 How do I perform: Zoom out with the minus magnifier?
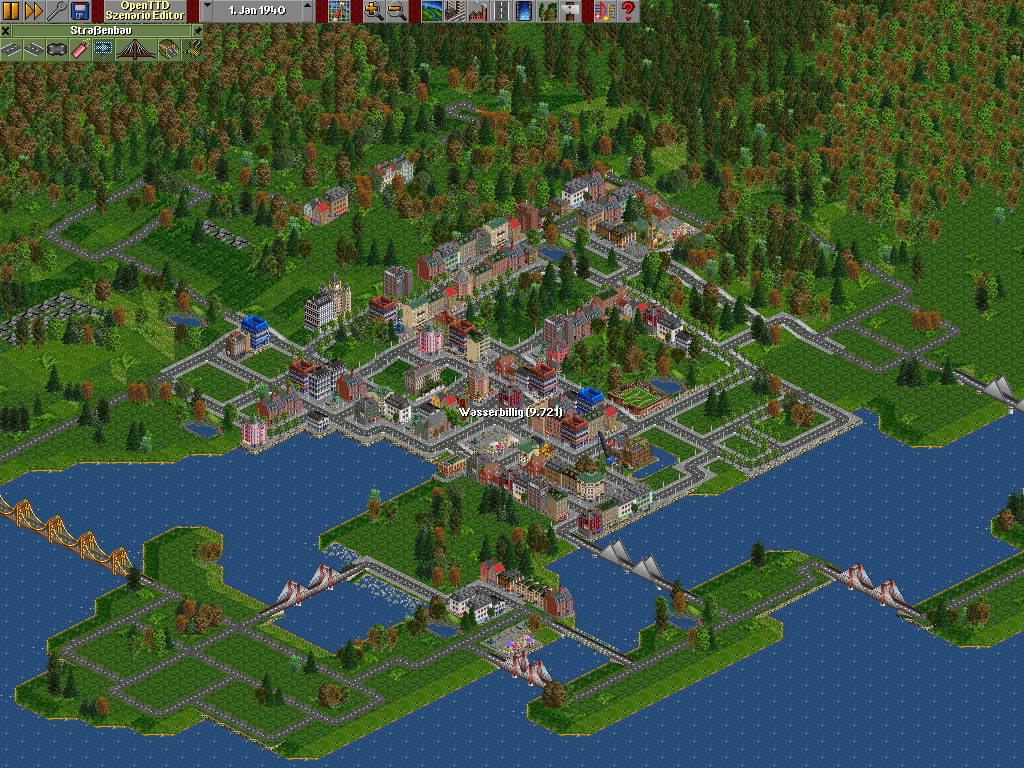click(x=396, y=11)
